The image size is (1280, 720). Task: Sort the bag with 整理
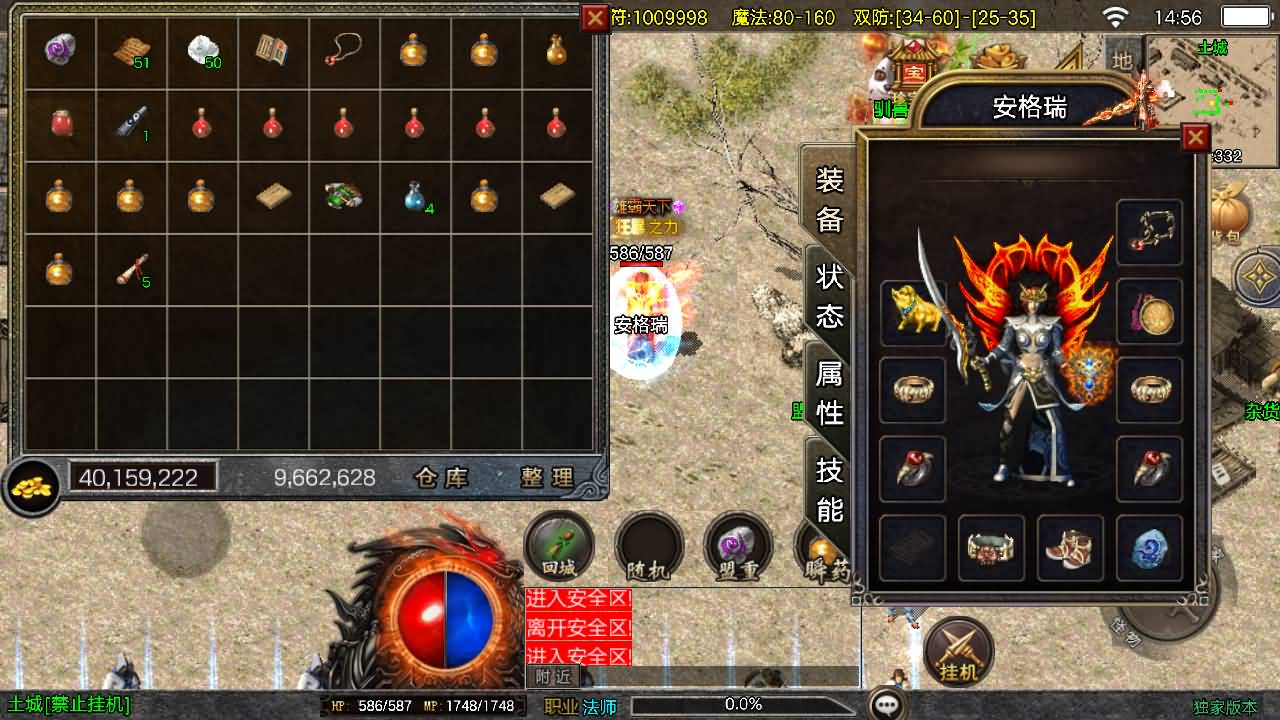tap(547, 478)
